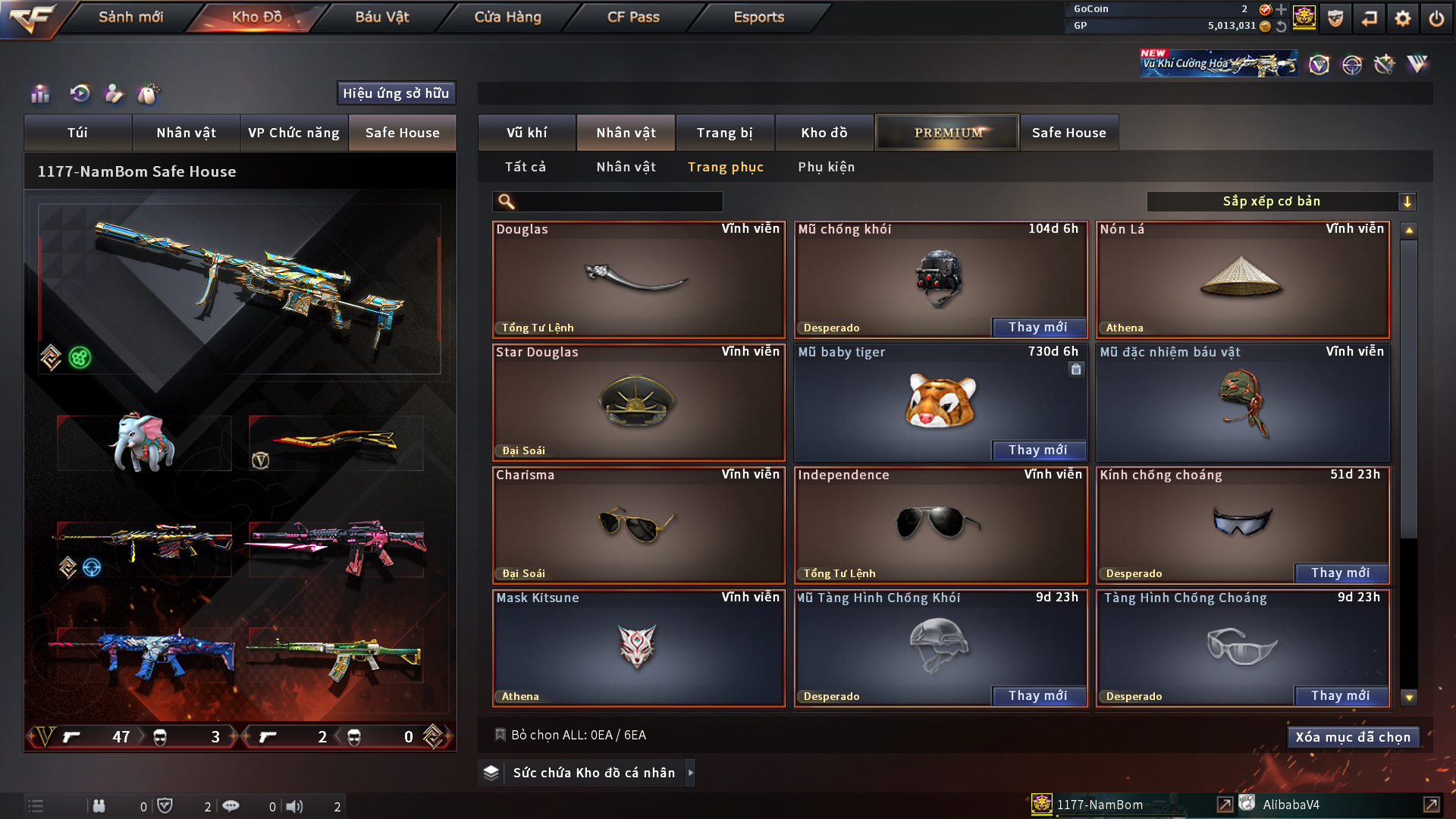
Task: Click the Xóa mục đã chọn button
Action: (1352, 737)
